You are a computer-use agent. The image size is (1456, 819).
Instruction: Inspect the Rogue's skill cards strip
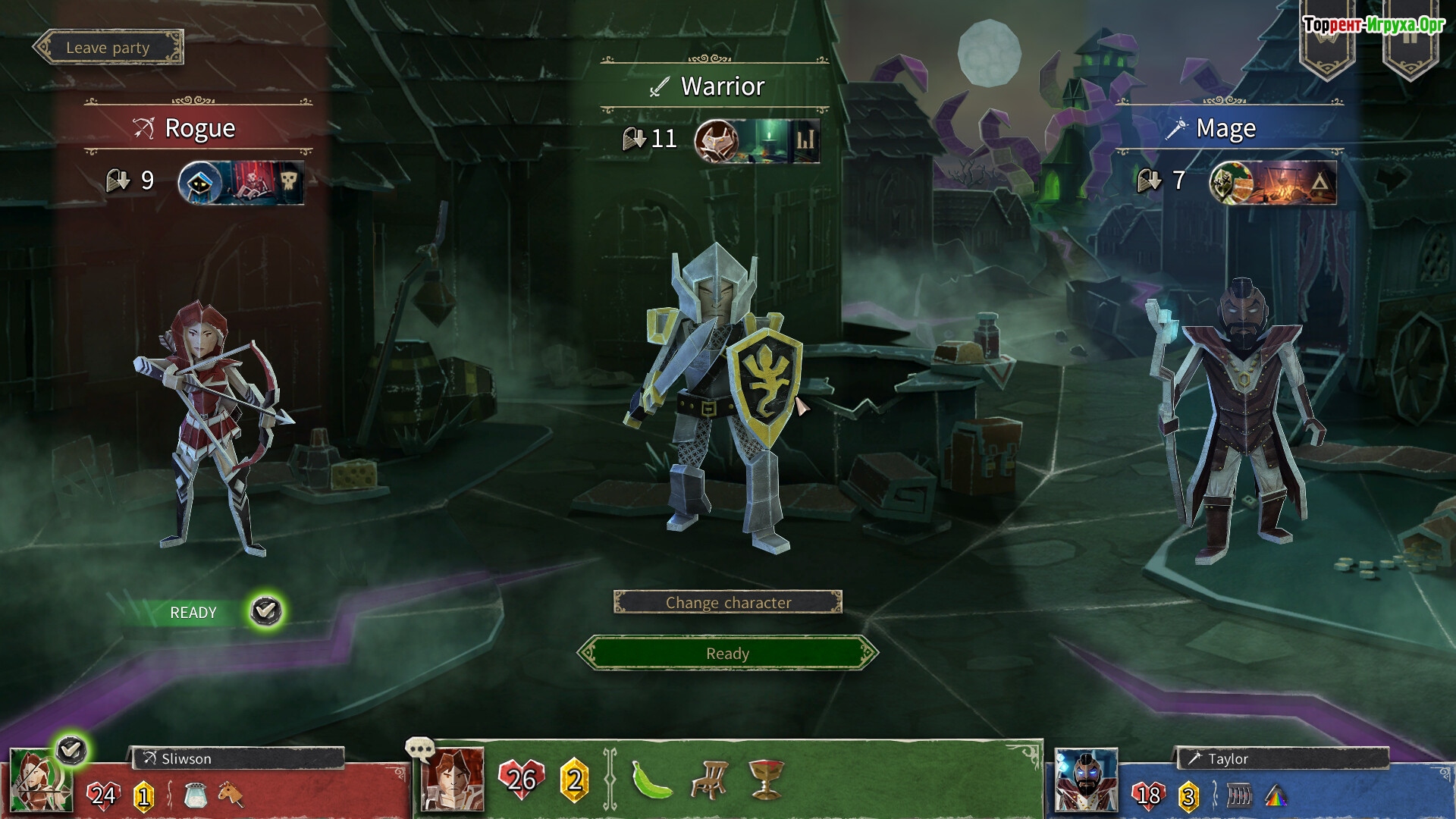tap(241, 183)
